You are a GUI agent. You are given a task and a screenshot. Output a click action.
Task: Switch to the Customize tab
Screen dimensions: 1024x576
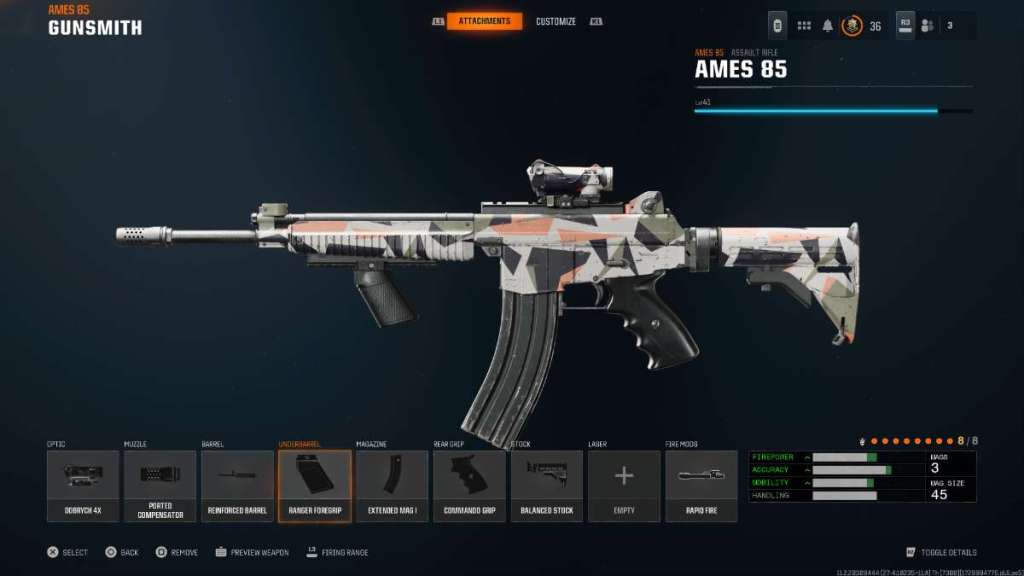pyautogui.click(x=555, y=21)
